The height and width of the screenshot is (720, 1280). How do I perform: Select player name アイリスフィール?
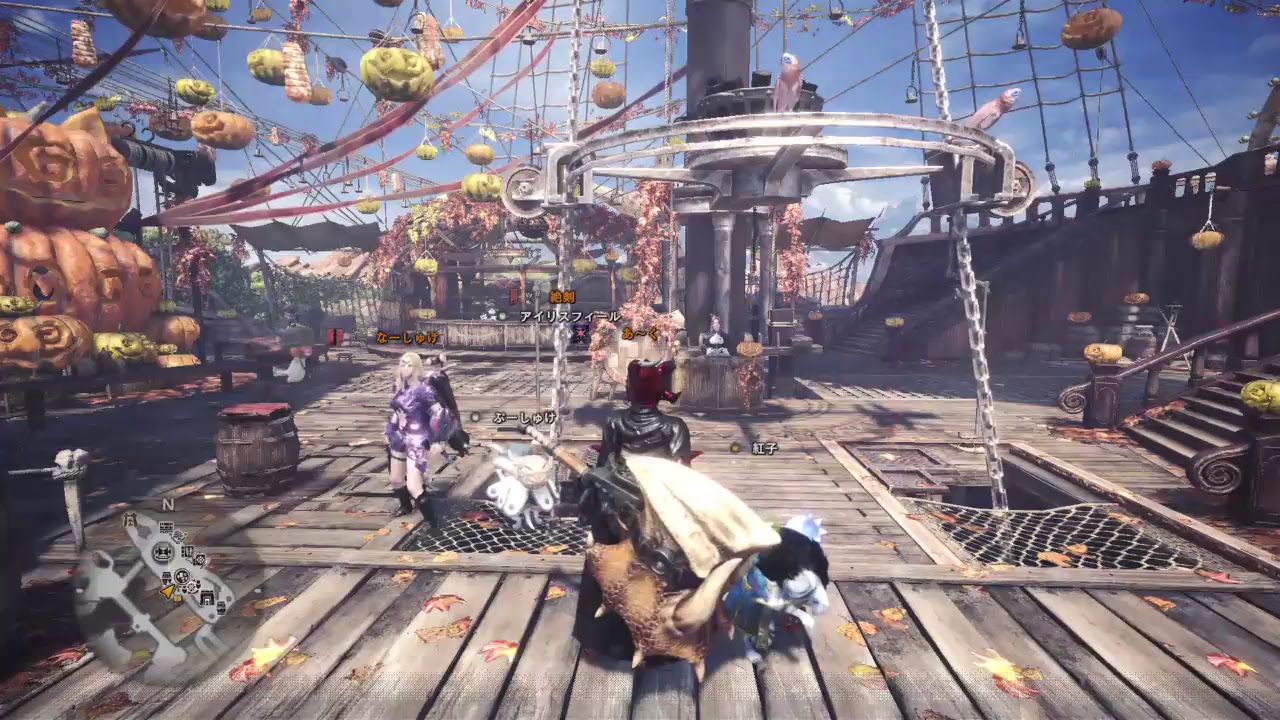pos(569,317)
